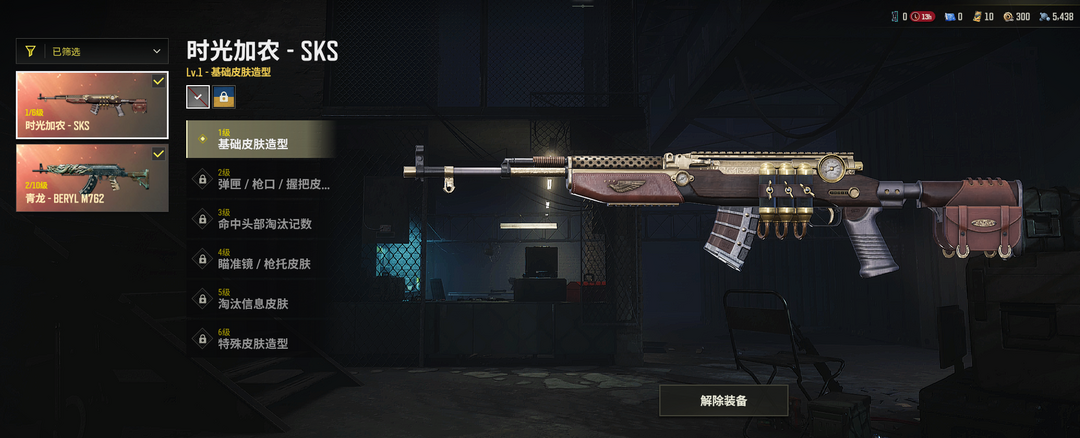Click the 解除装备 unequip button
This screenshot has width=1080, height=438.
pos(724,400)
